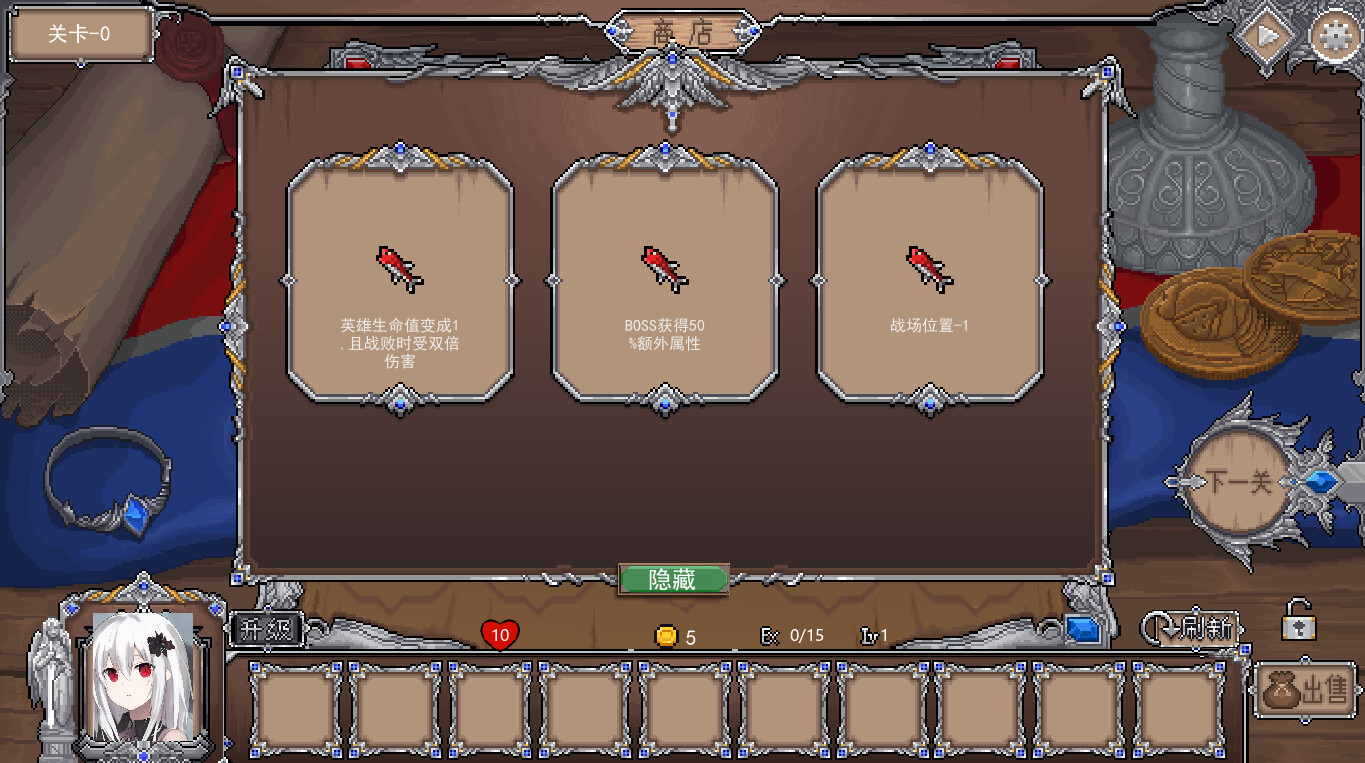Viewport: 1365px width, 763px height.
Task: Hide the shop panel with the 隐藏 button
Action: 673,580
